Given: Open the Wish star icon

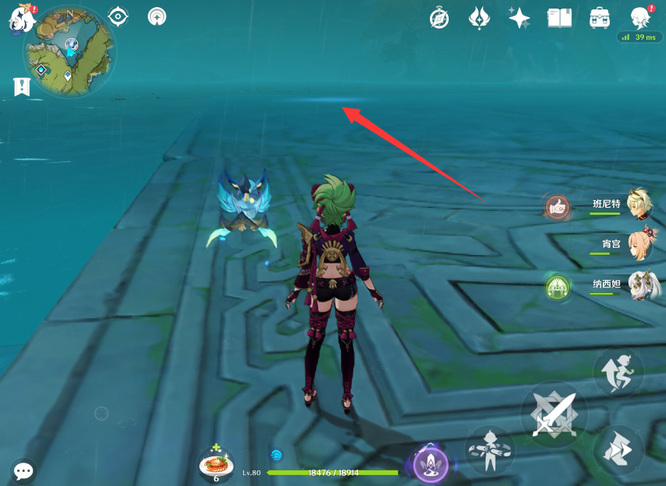Looking at the screenshot, I should tap(519, 18).
